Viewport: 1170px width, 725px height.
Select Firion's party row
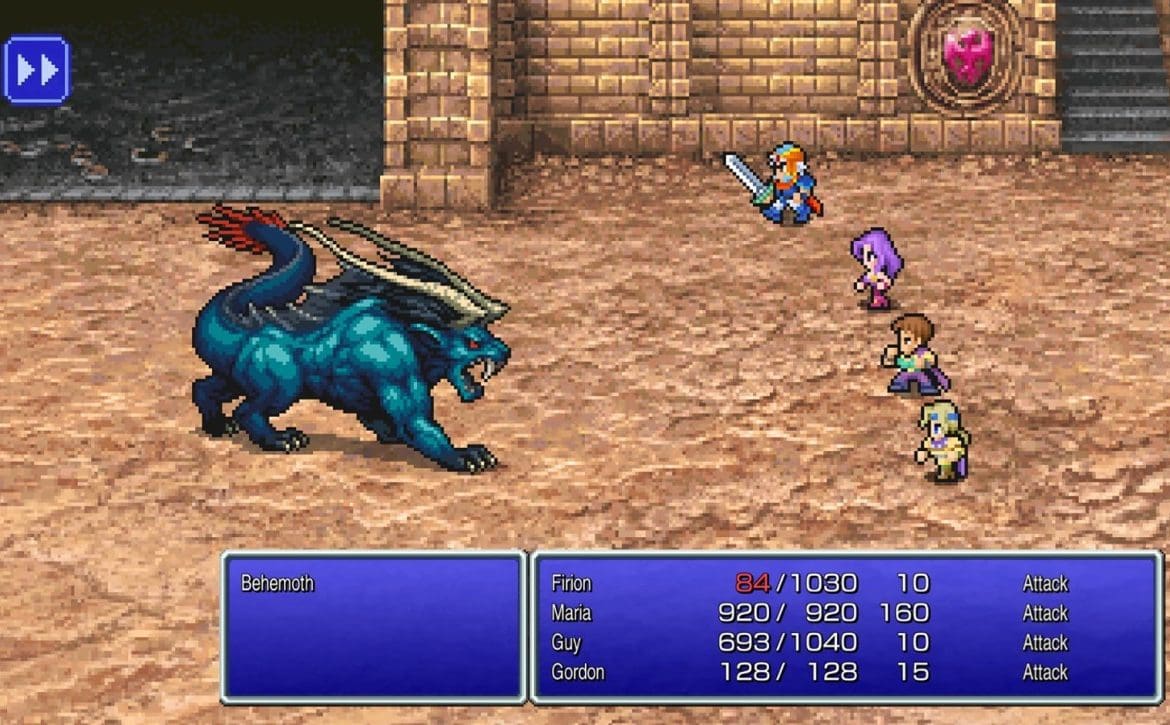click(x=571, y=583)
